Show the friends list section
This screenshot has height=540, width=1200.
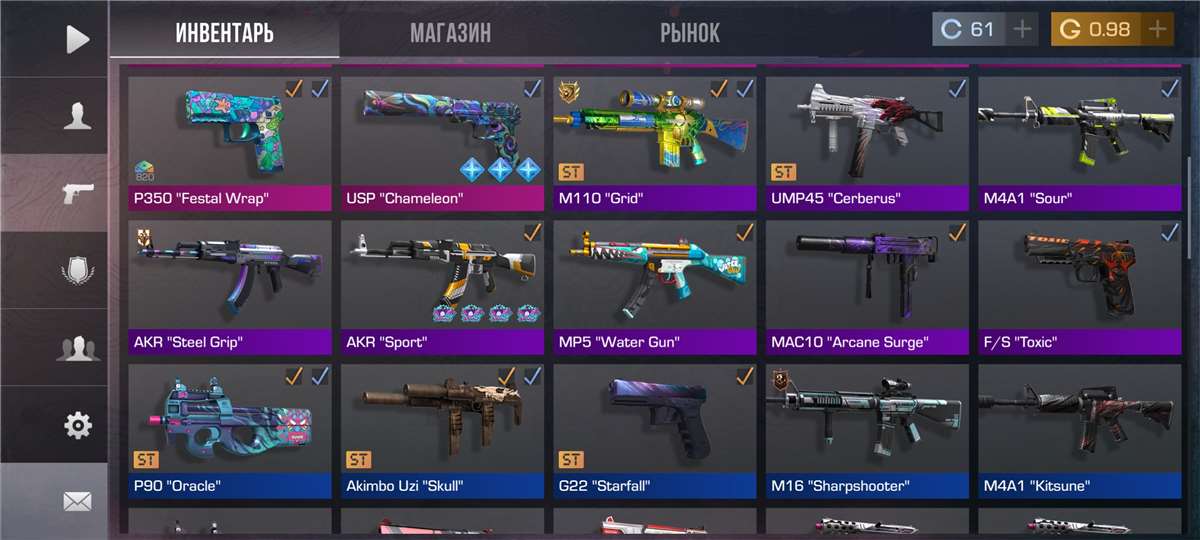click(x=77, y=348)
